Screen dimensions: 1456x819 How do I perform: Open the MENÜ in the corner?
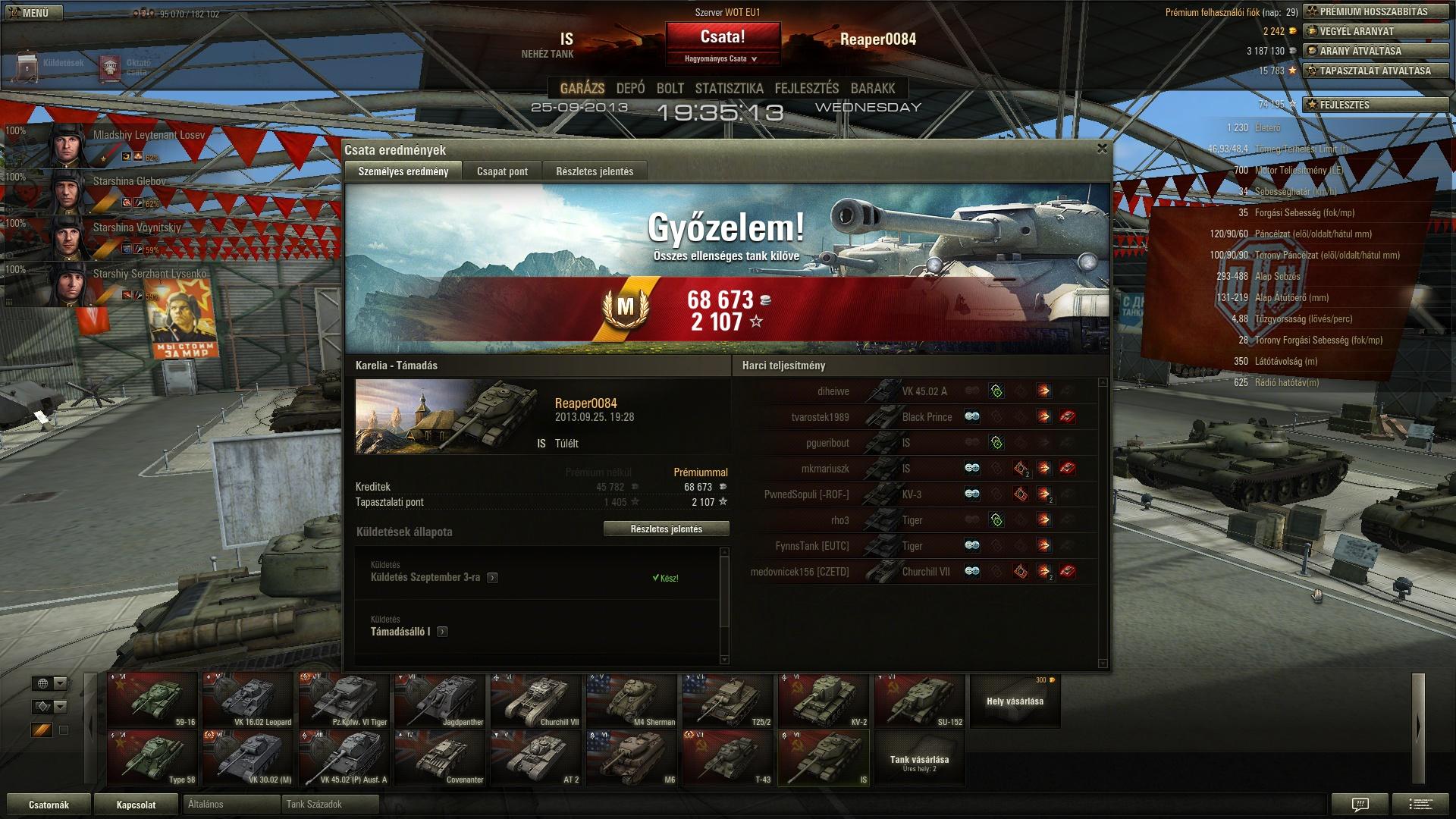coord(29,13)
